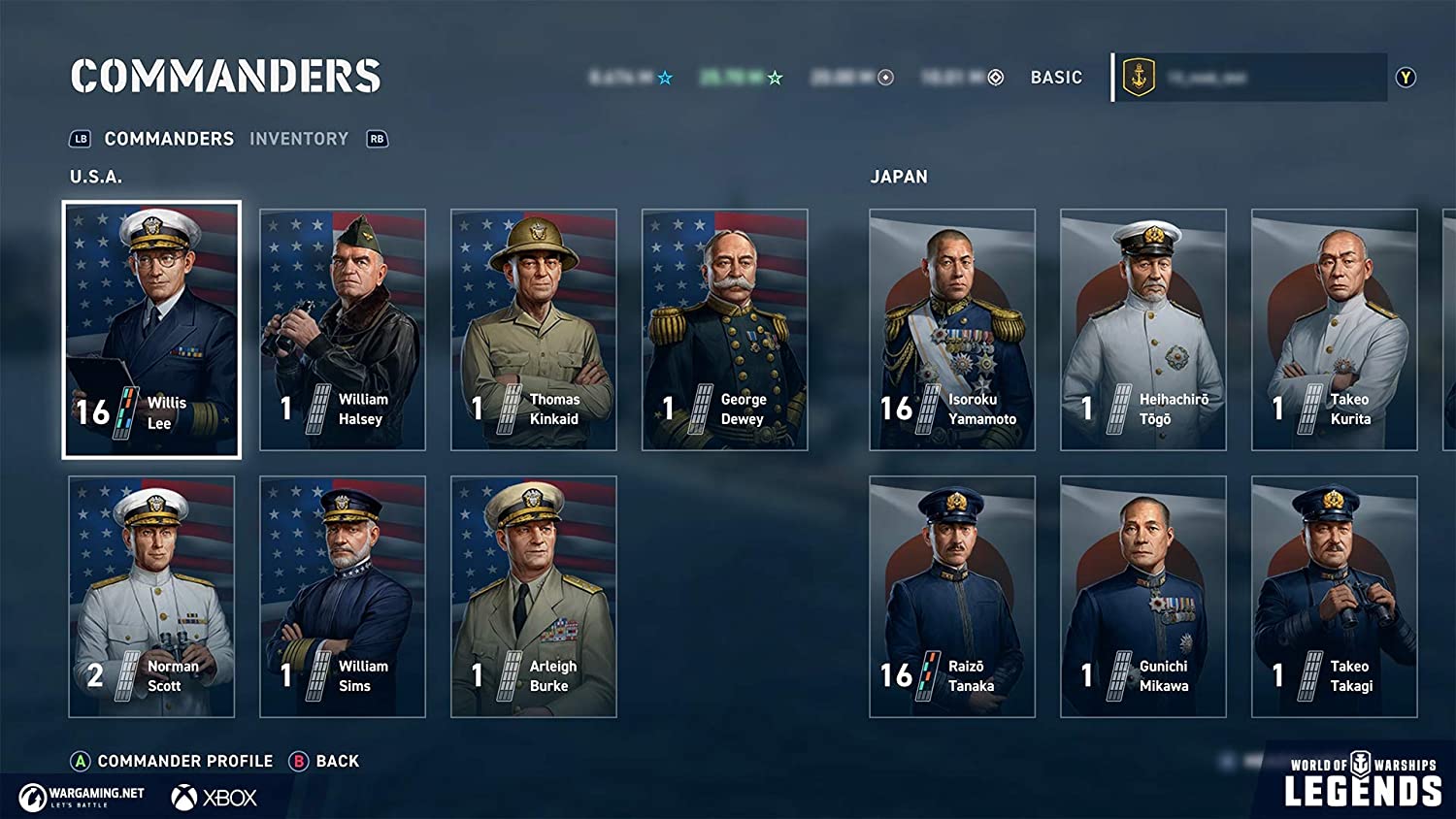Choose the Takeo Kurita commander card
The image size is (1456, 819).
coord(1335,329)
